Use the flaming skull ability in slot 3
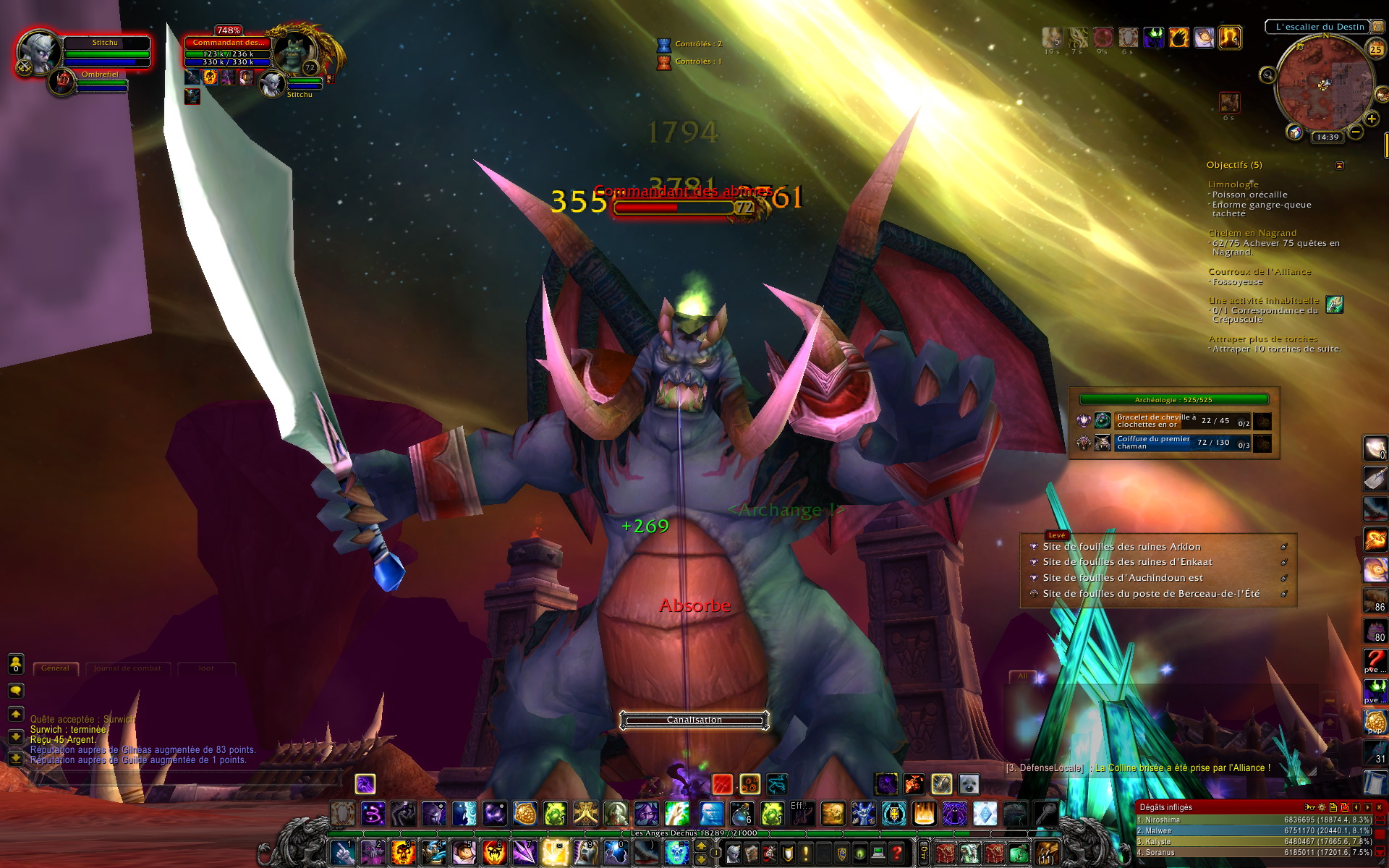 point(403,853)
